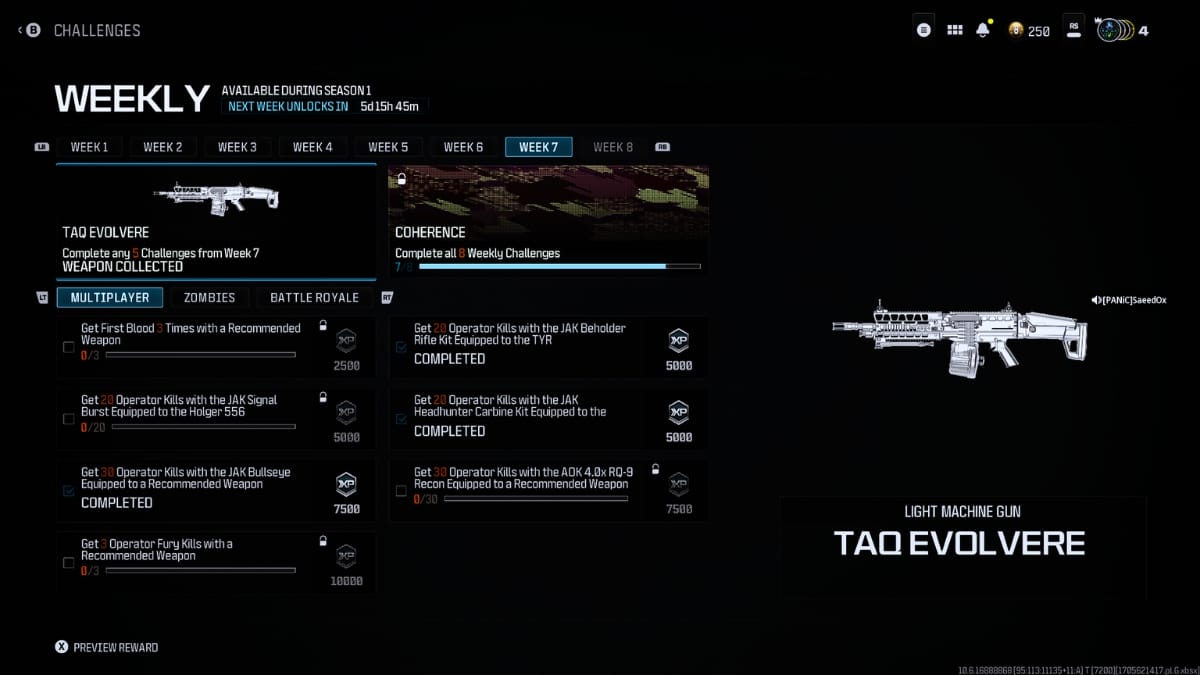Show Week 4 challenges
The image size is (1200, 675).
pos(313,147)
